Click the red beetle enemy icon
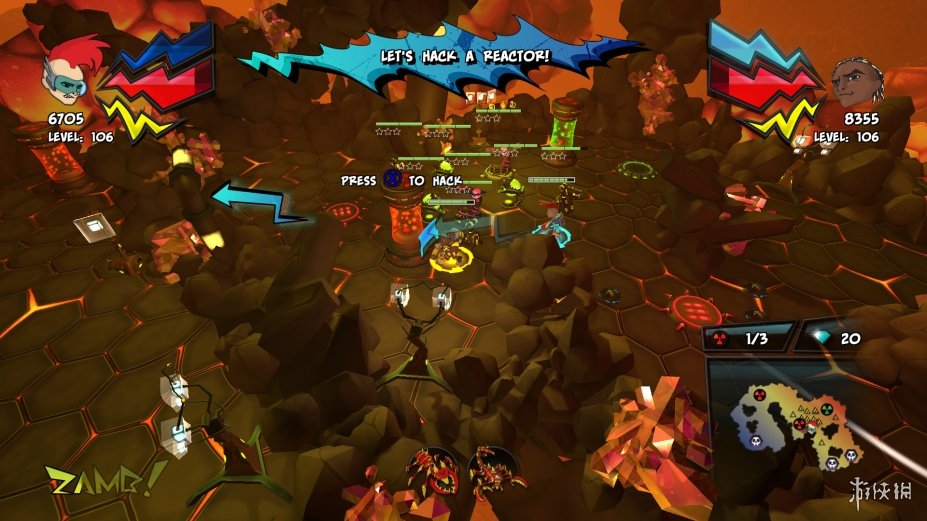The height and width of the screenshot is (521, 927). tap(433, 471)
